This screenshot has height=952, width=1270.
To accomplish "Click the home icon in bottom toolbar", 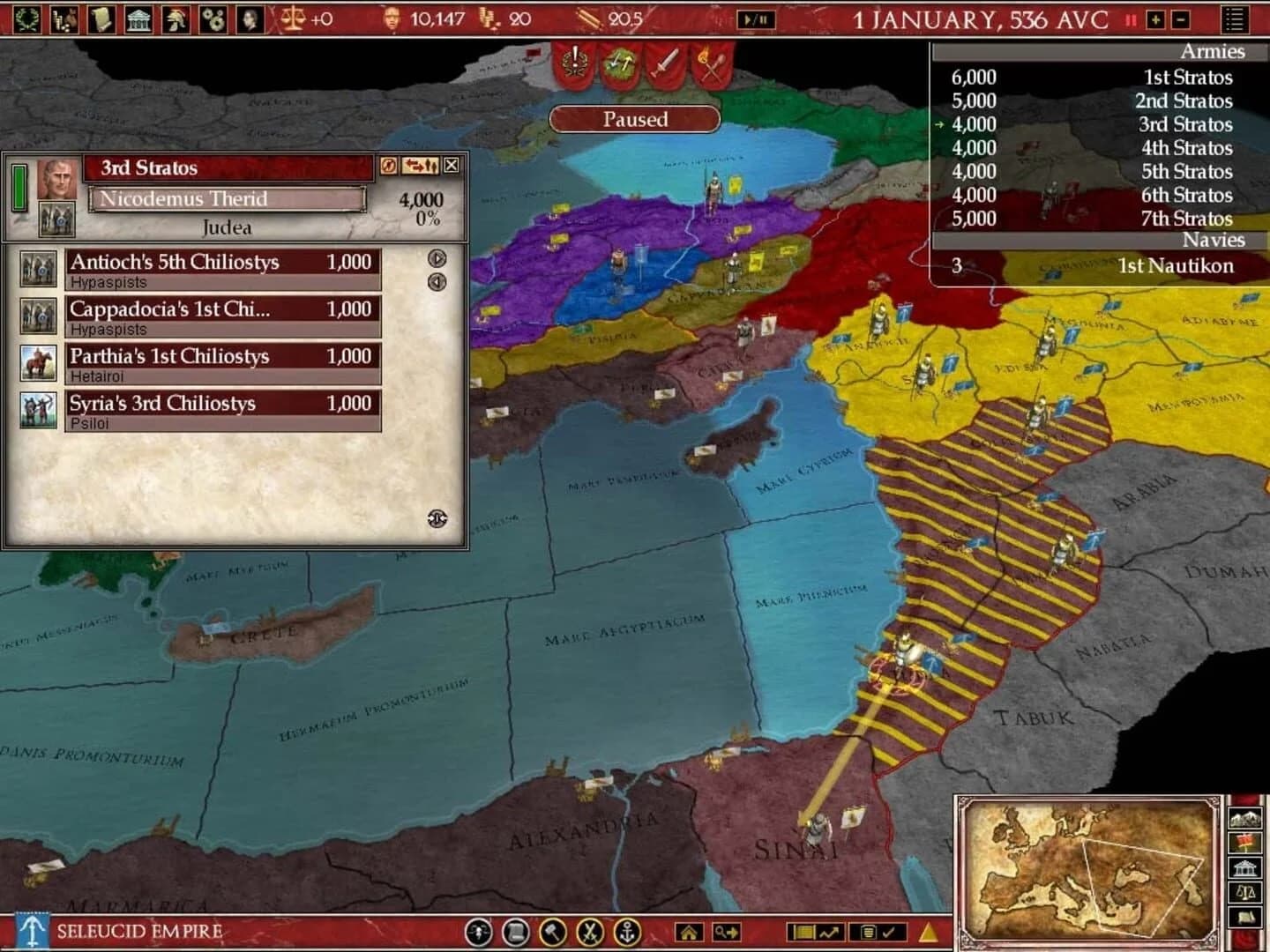I will coord(690,931).
